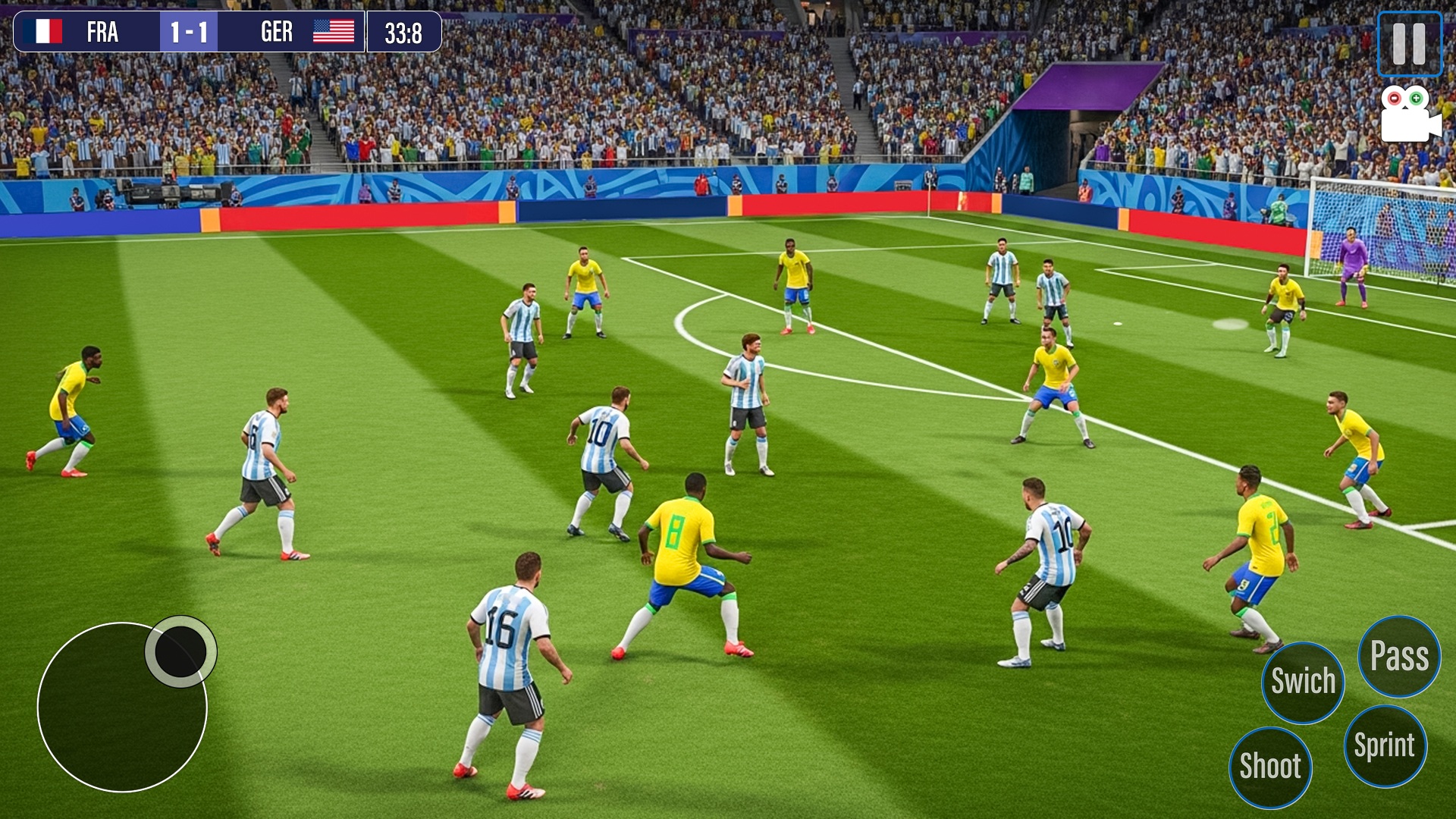Select the Shoot action button

tap(1270, 766)
